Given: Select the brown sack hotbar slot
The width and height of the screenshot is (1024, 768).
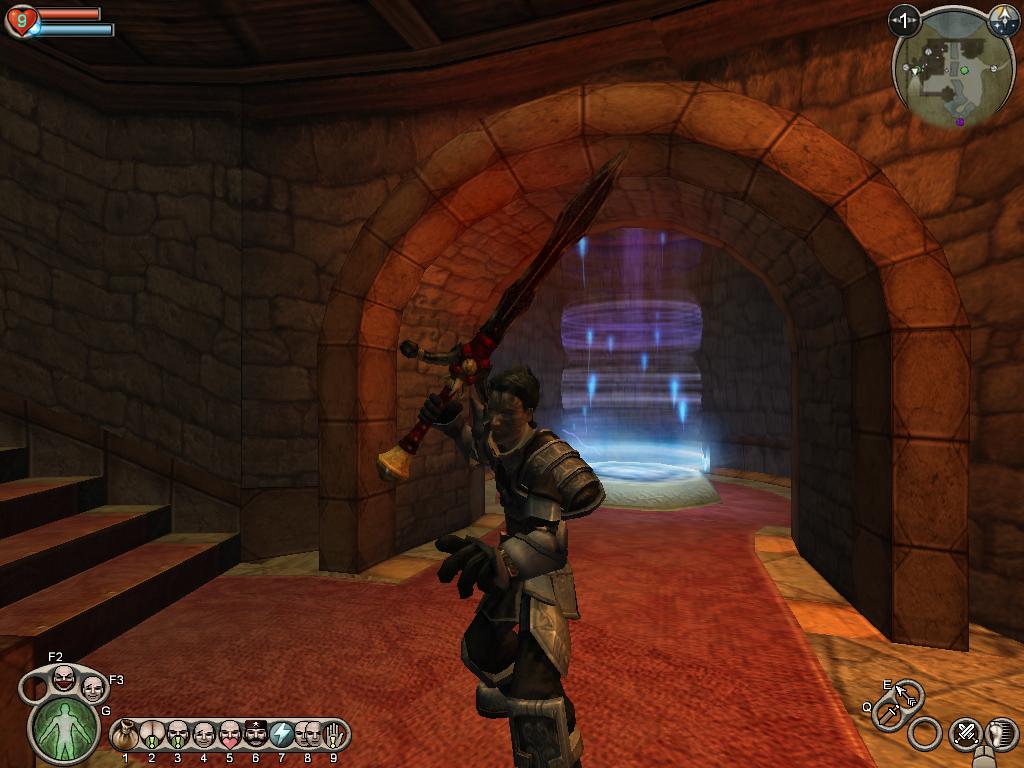Looking at the screenshot, I should coord(125,735).
